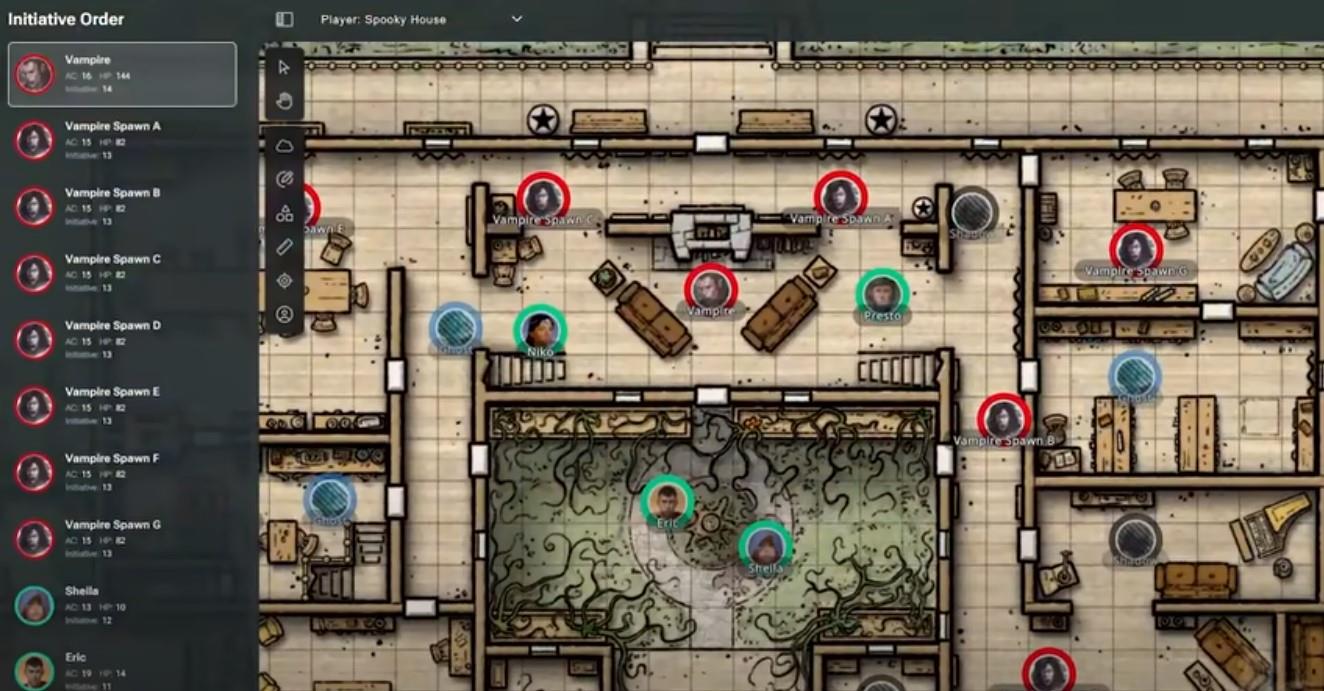Select the ruler measure tool
Screen dimensions: 1324x691
tap(284, 247)
